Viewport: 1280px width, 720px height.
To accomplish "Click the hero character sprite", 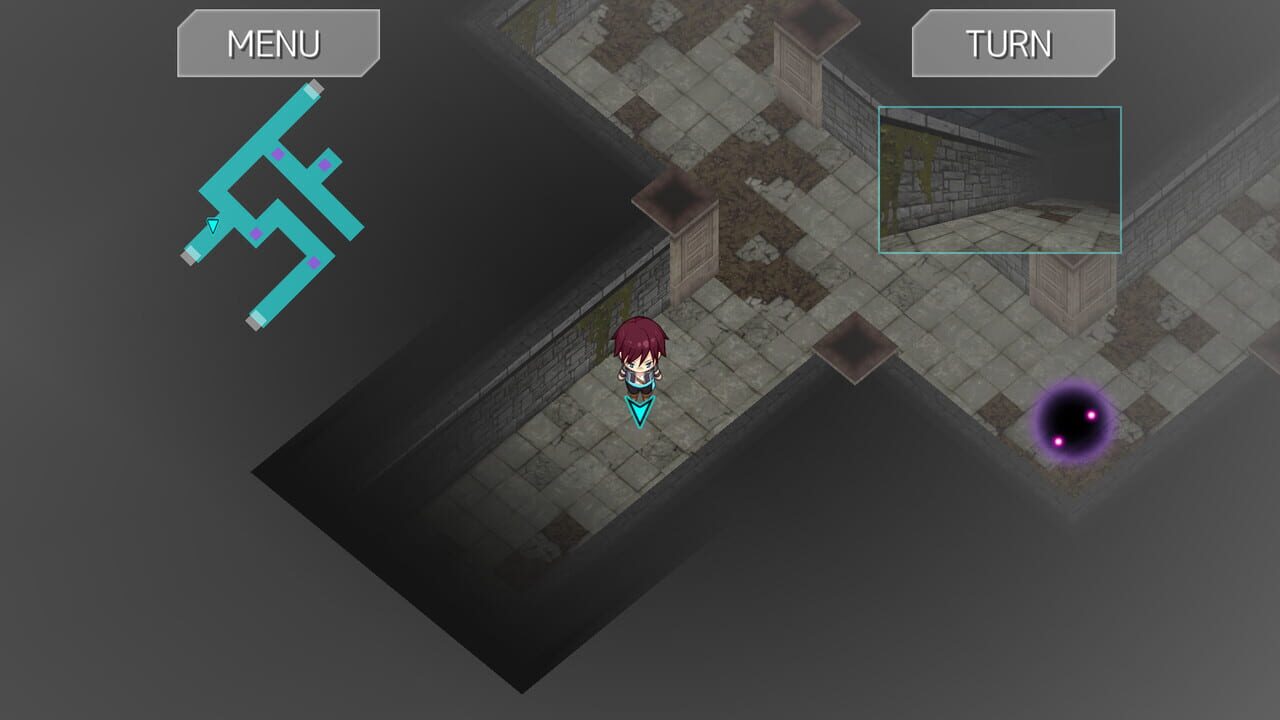I will point(641,360).
